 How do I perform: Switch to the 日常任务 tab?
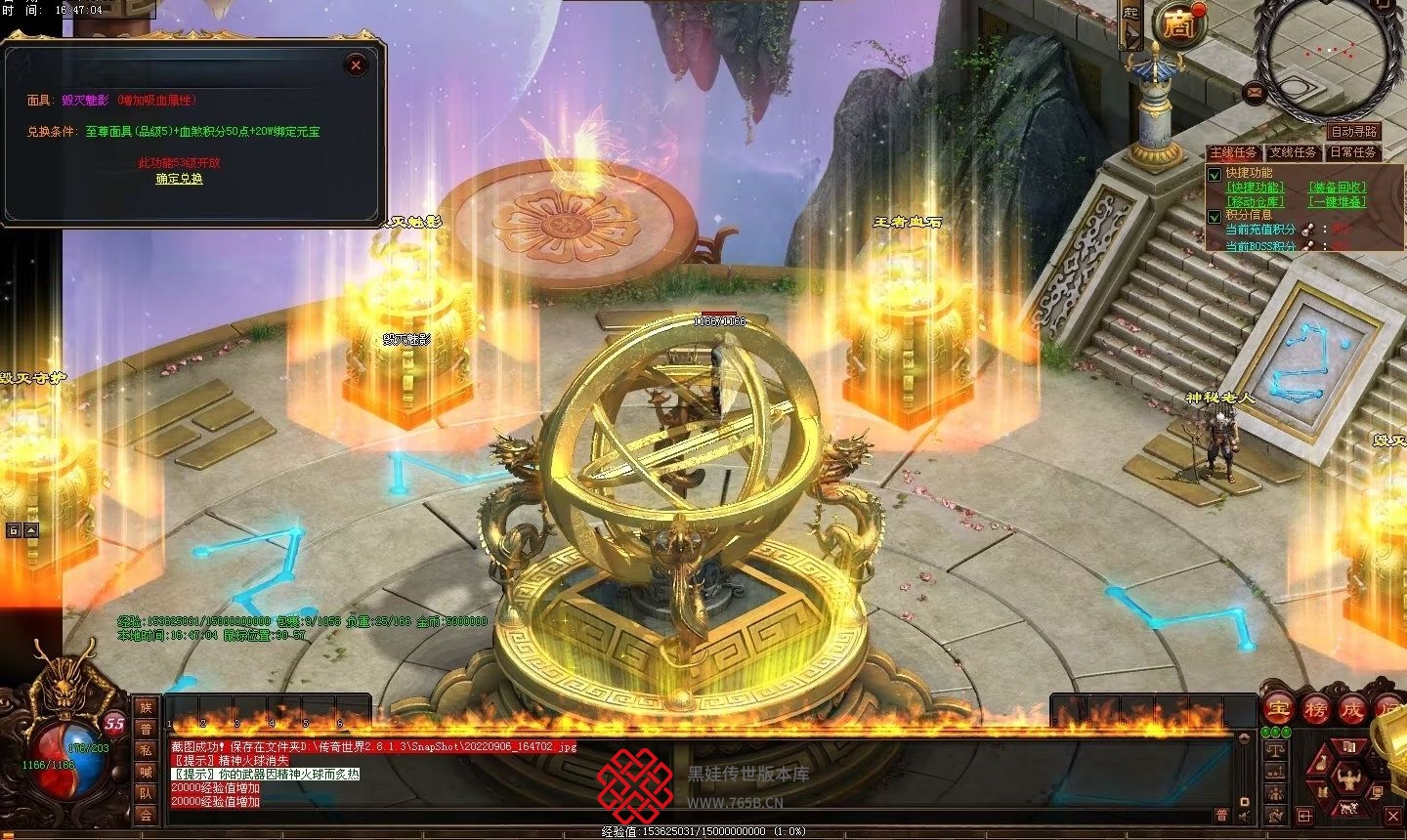(x=1352, y=152)
